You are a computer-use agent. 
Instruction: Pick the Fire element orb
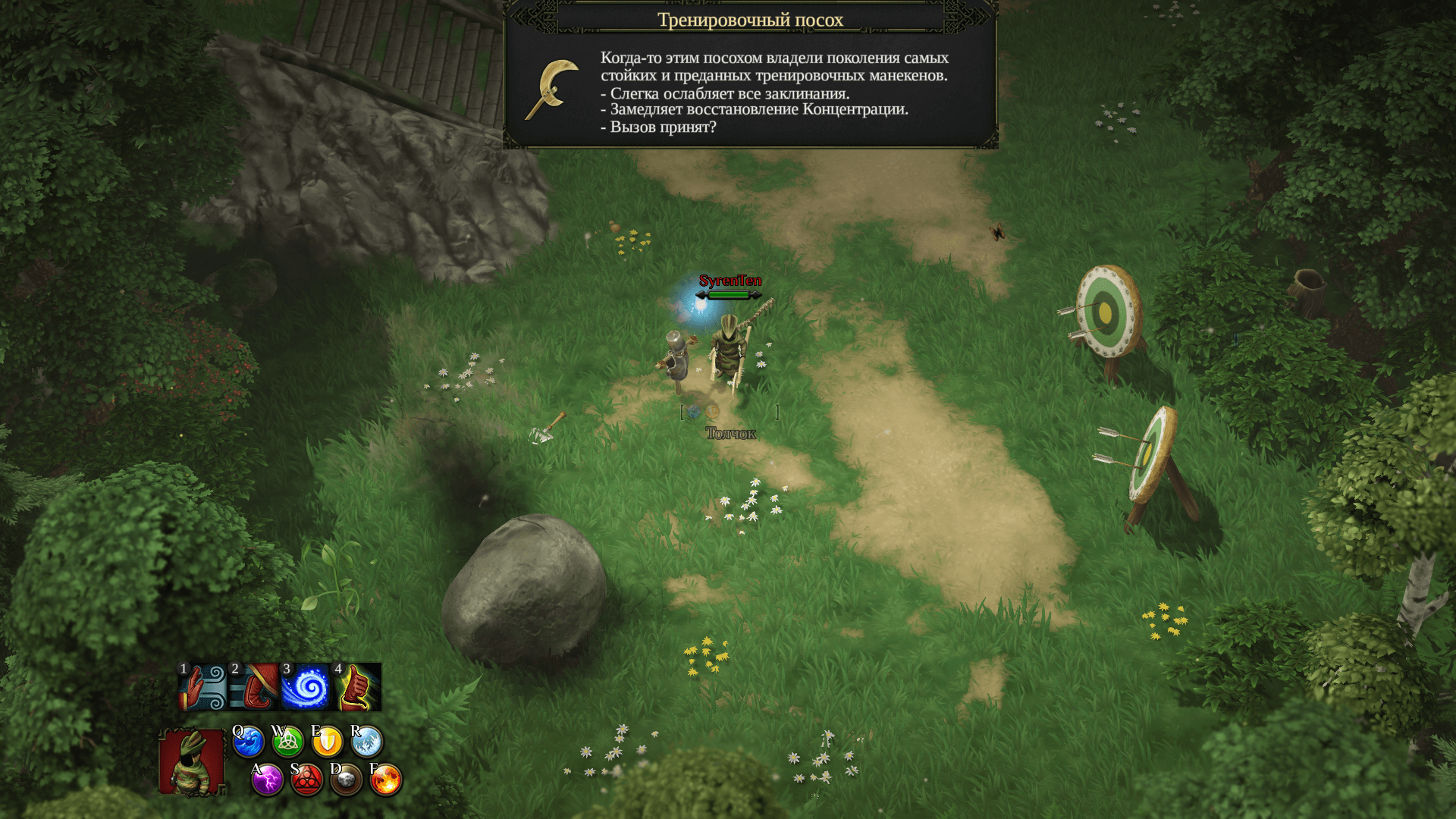(x=386, y=780)
